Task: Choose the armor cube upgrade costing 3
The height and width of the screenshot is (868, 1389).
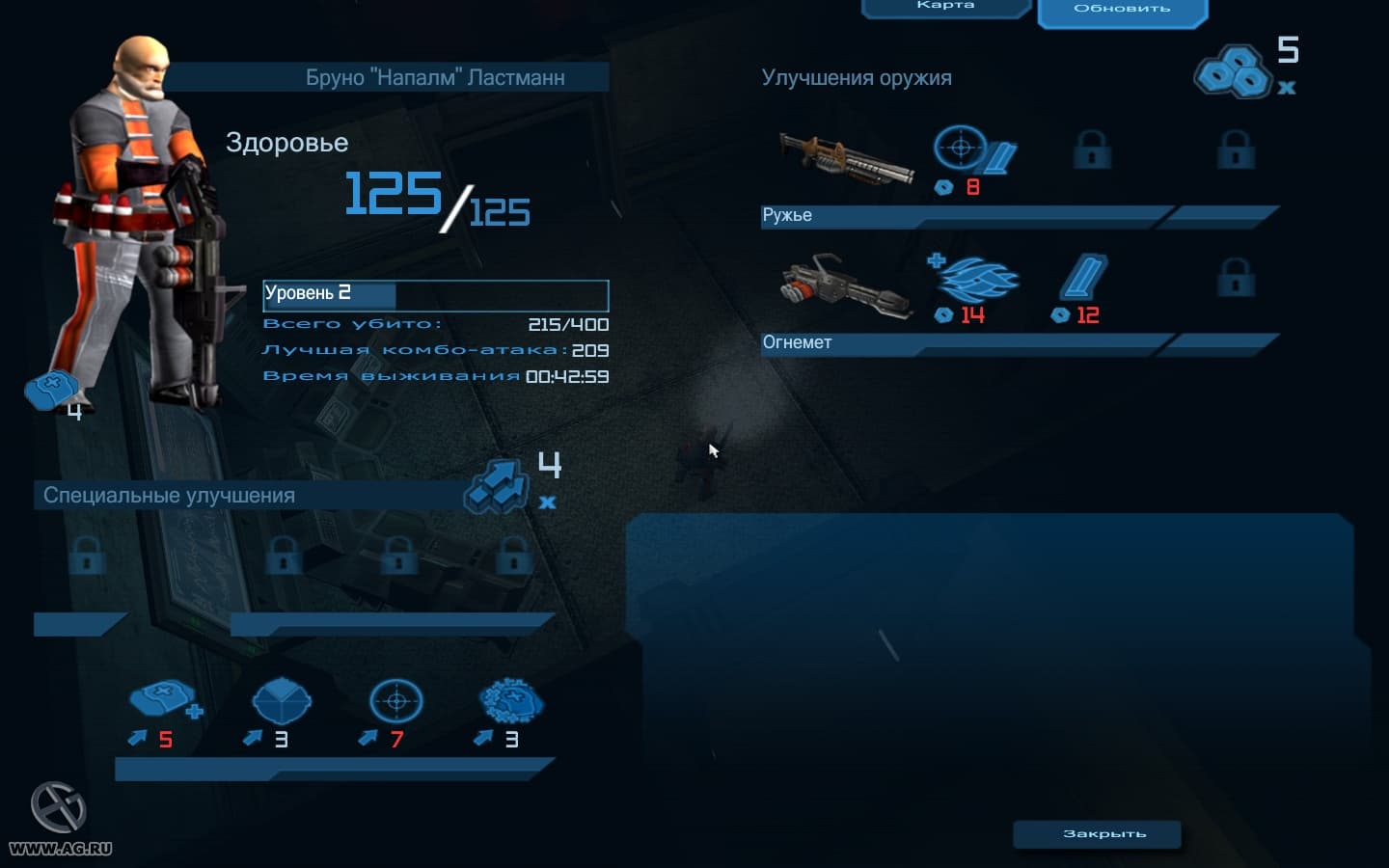Action: pyautogui.click(x=281, y=703)
